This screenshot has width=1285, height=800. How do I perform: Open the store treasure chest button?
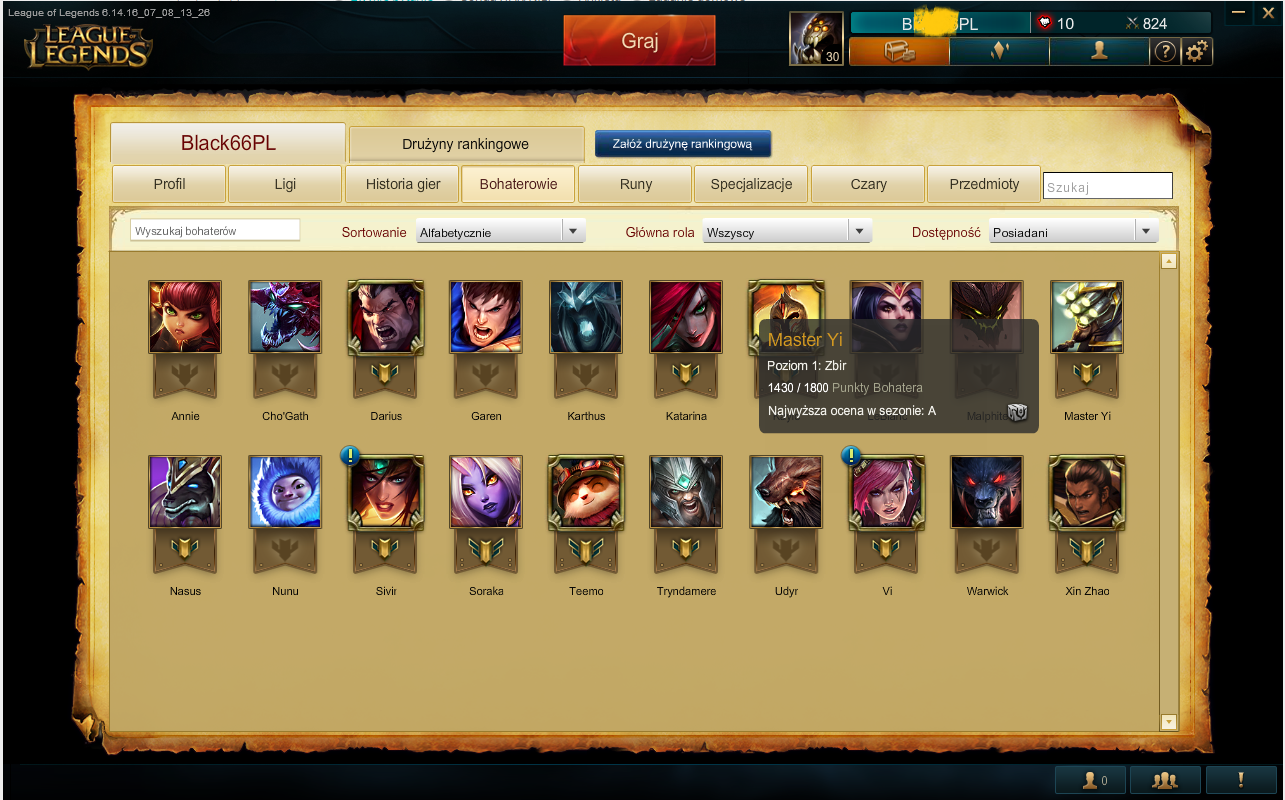[x=899, y=52]
